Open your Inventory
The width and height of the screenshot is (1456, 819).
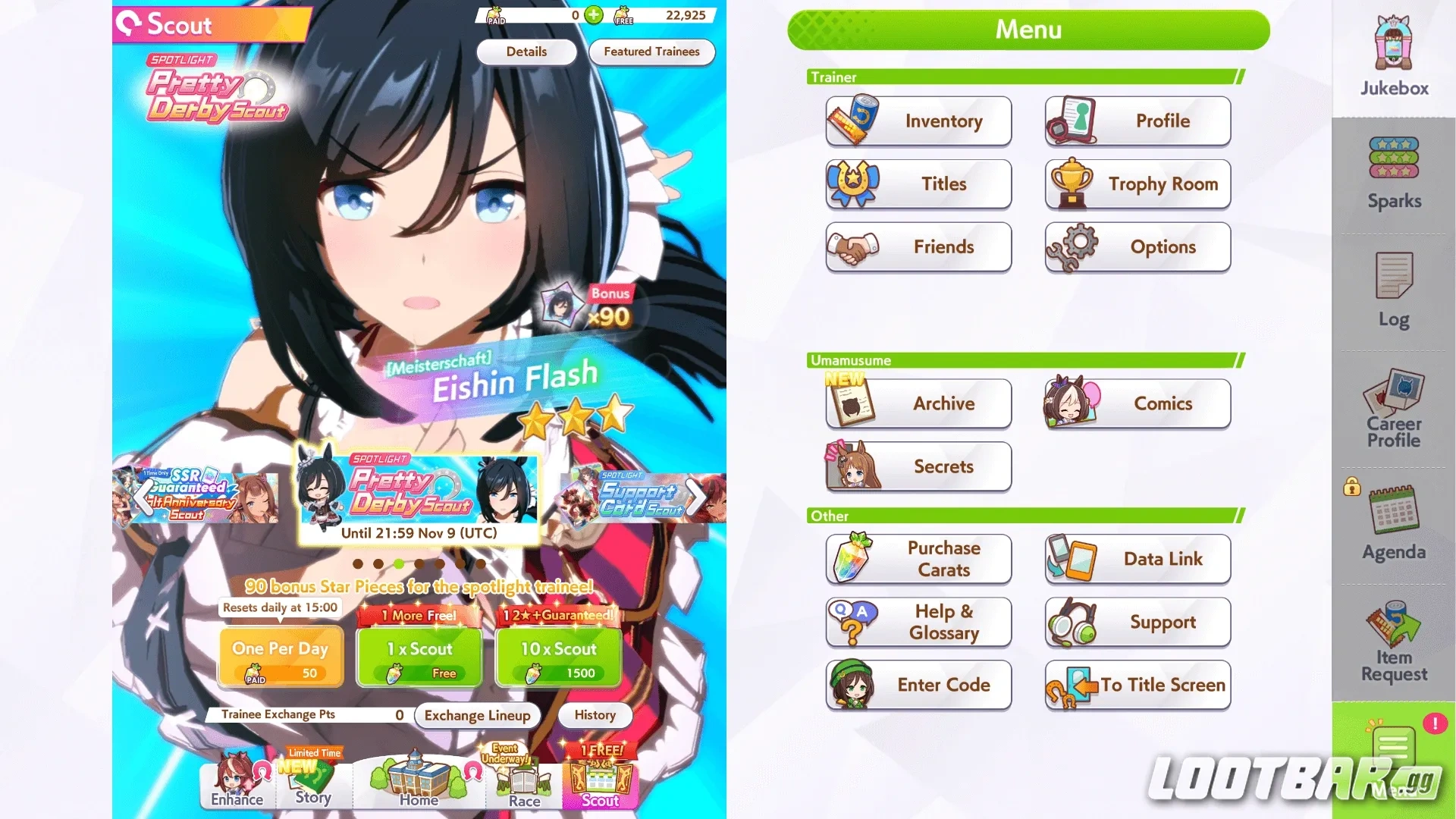918,121
